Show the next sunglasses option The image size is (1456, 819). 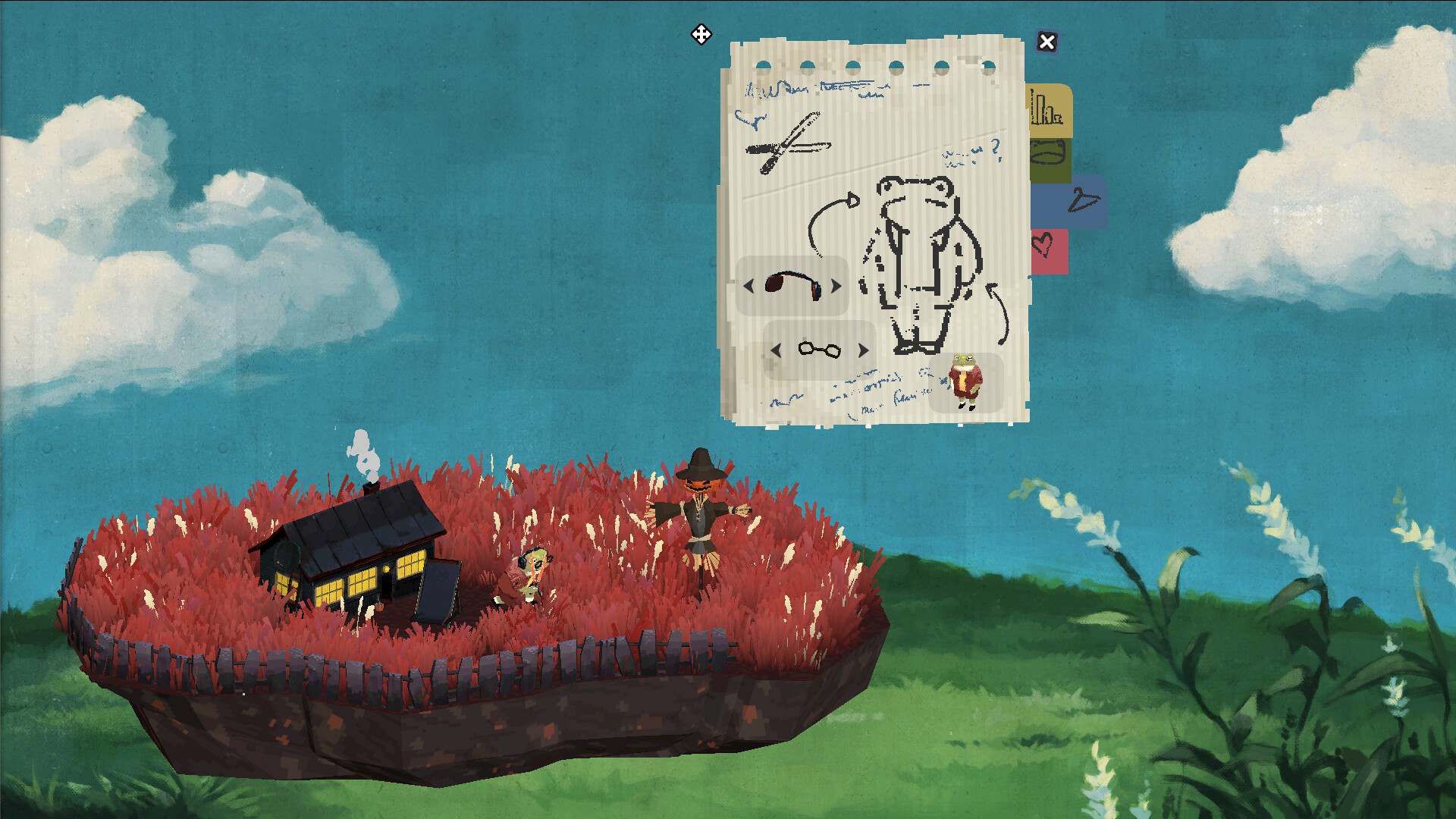tap(834, 287)
